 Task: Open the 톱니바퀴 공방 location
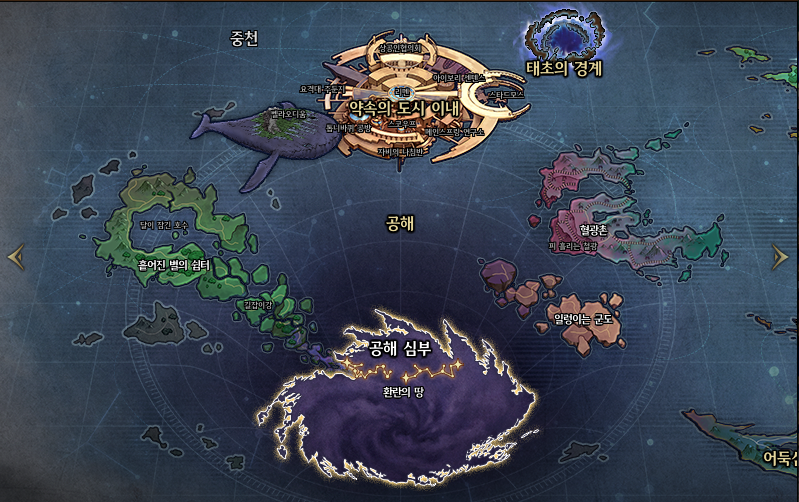click(x=348, y=128)
